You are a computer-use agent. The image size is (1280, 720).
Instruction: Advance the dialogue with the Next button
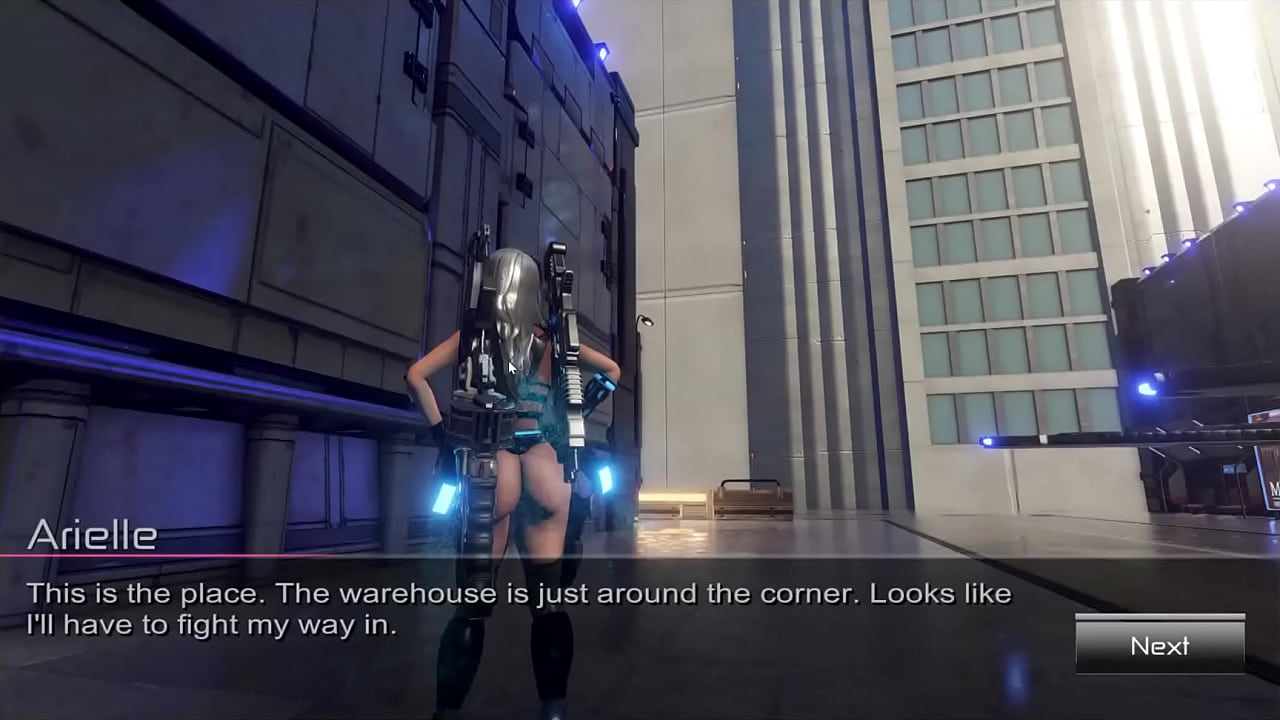coord(1160,645)
